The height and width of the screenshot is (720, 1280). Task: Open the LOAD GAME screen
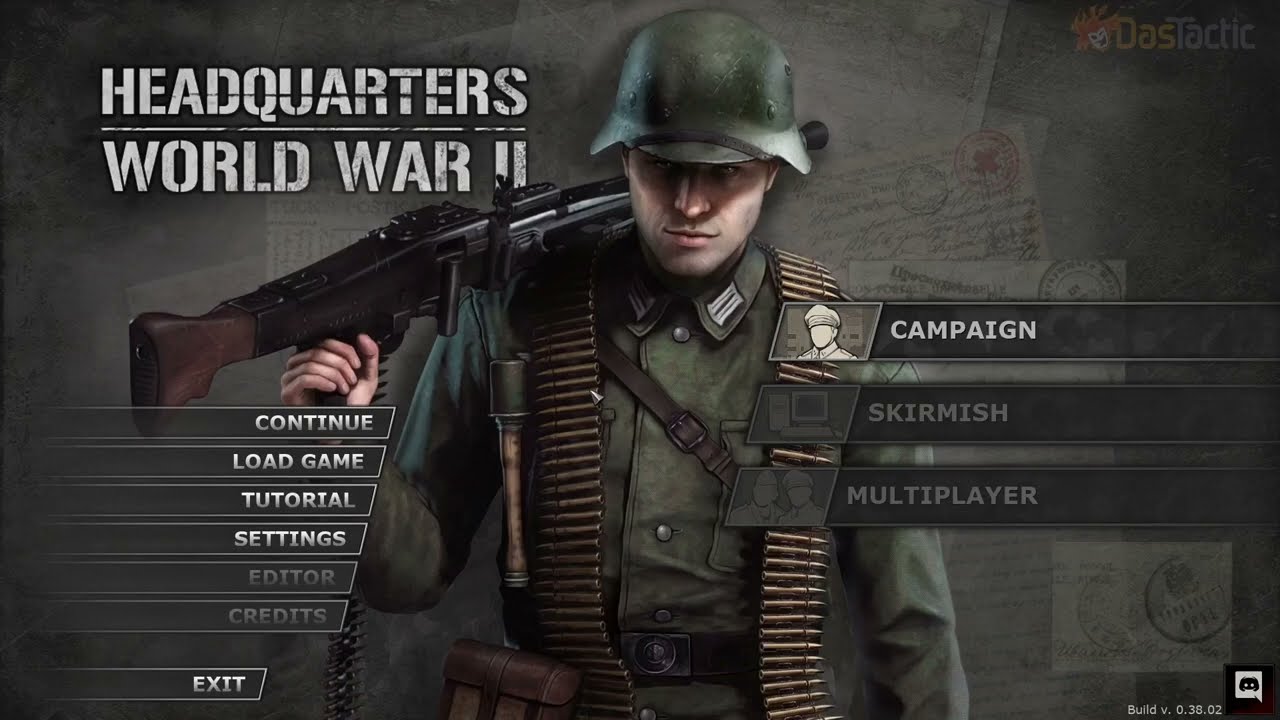point(297,461)
